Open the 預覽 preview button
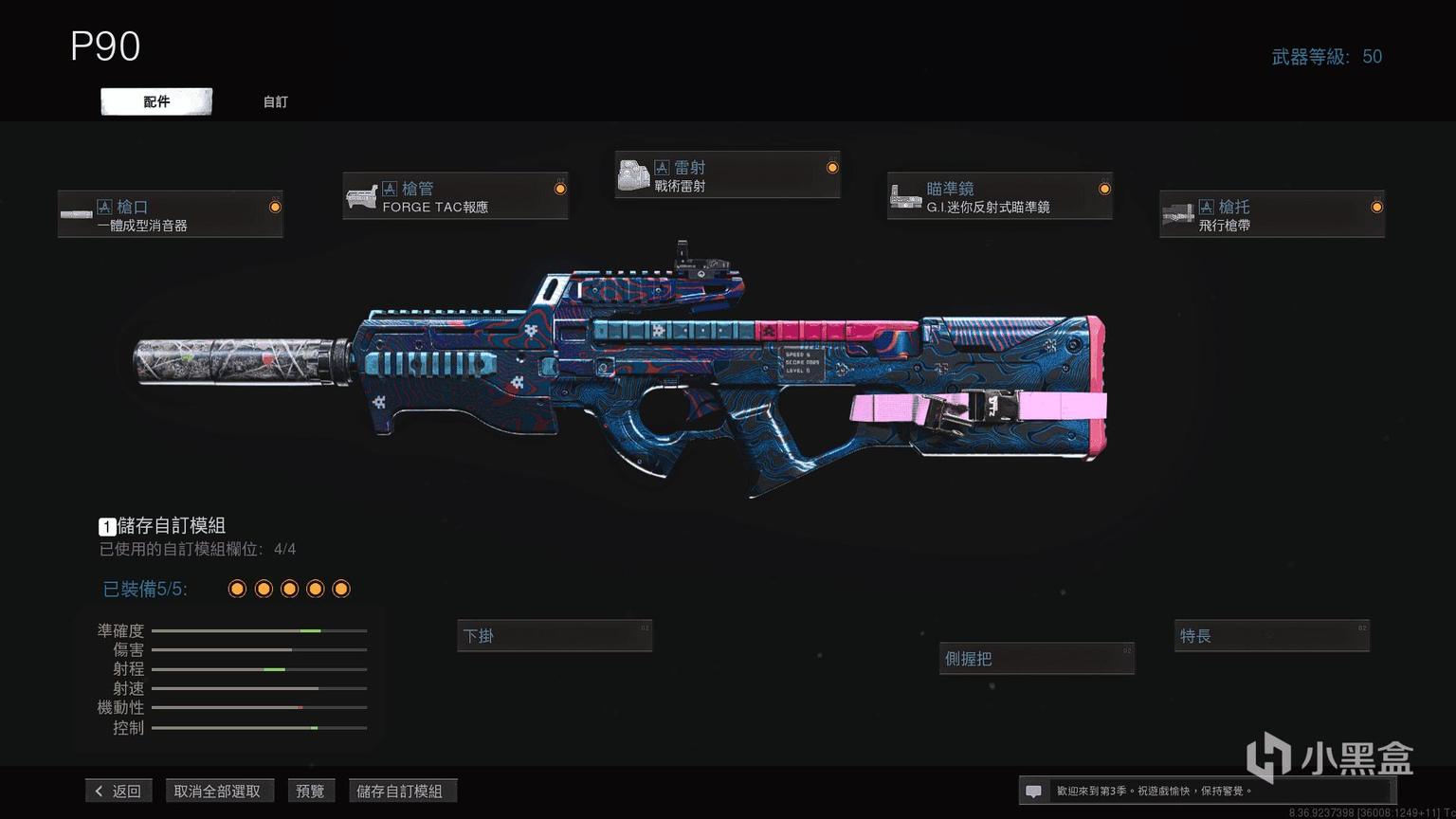The width and height of the screenshot is (1456, 819). tap(310, 791)
